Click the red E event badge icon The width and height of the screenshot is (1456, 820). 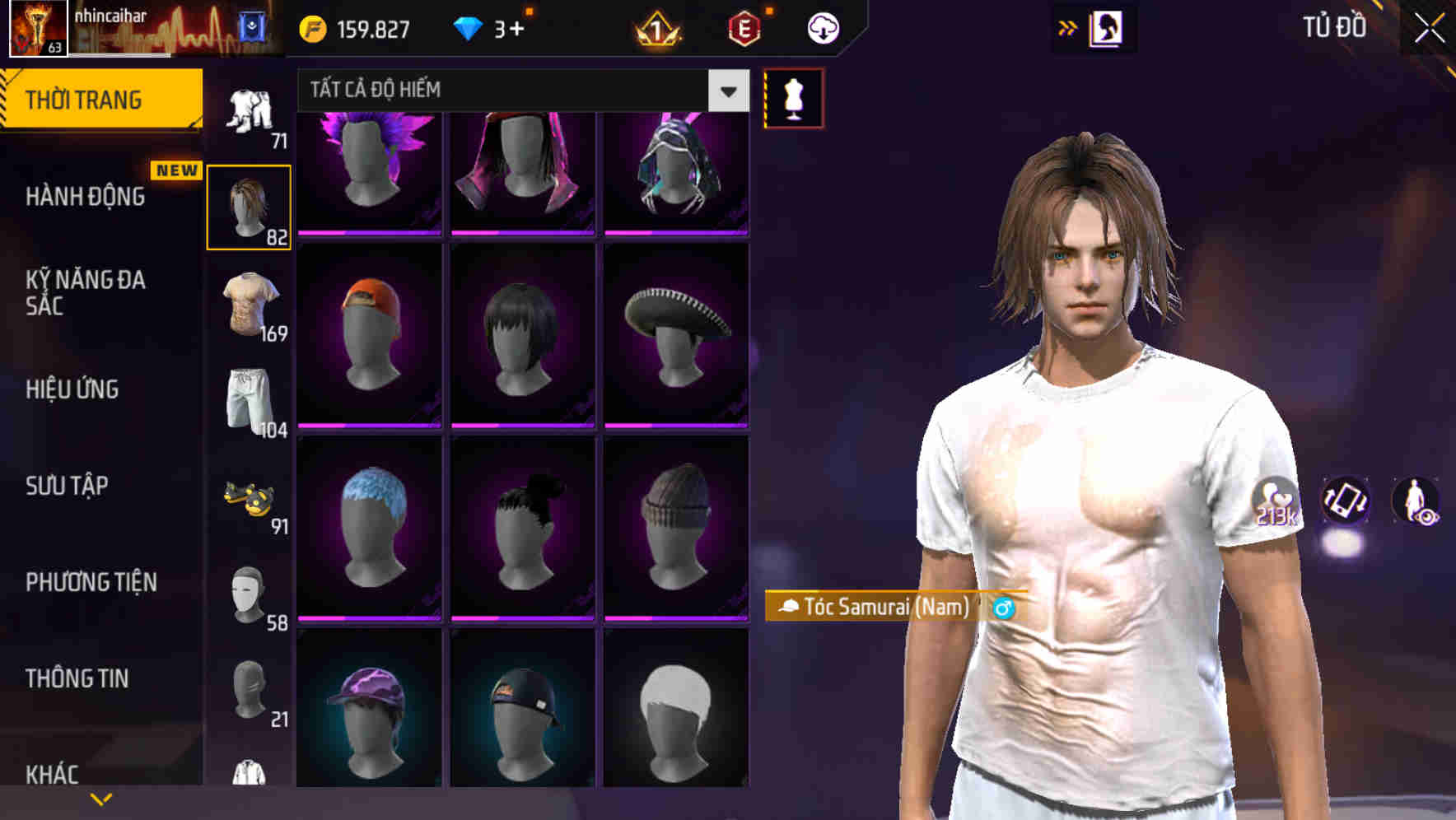click(745, 27)
